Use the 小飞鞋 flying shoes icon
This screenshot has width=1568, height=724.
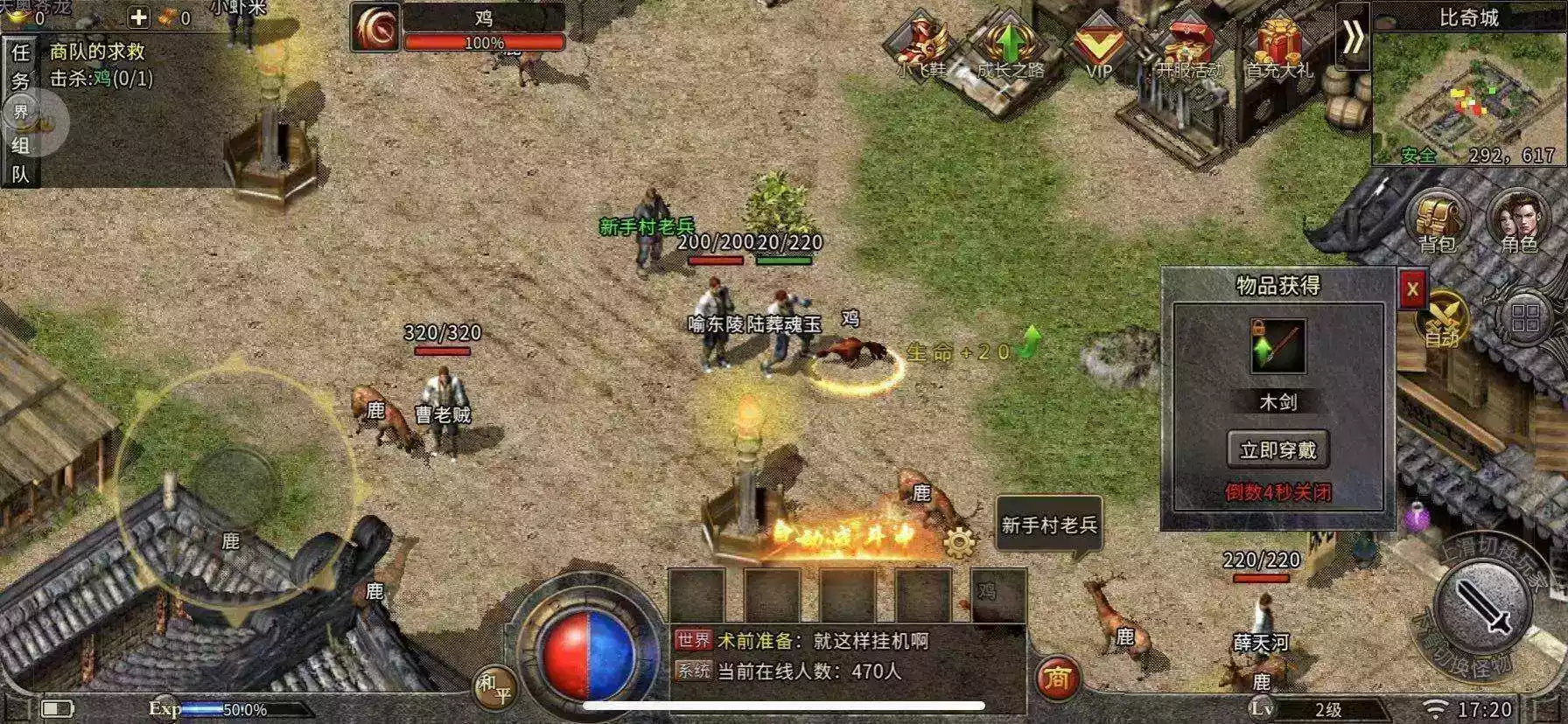click(921, 45)
